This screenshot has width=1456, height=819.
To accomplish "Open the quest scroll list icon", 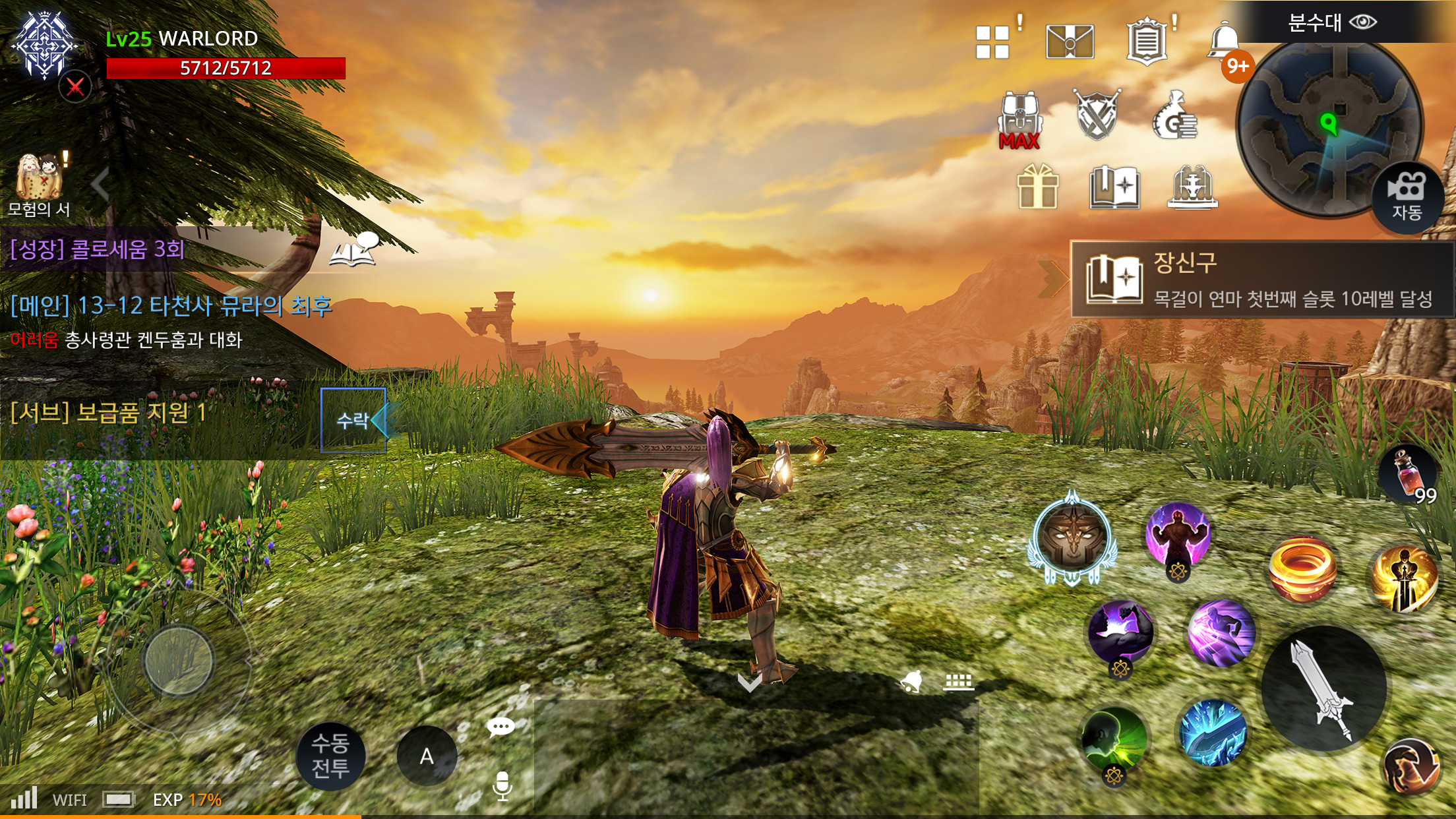I will pos(1147,42).
